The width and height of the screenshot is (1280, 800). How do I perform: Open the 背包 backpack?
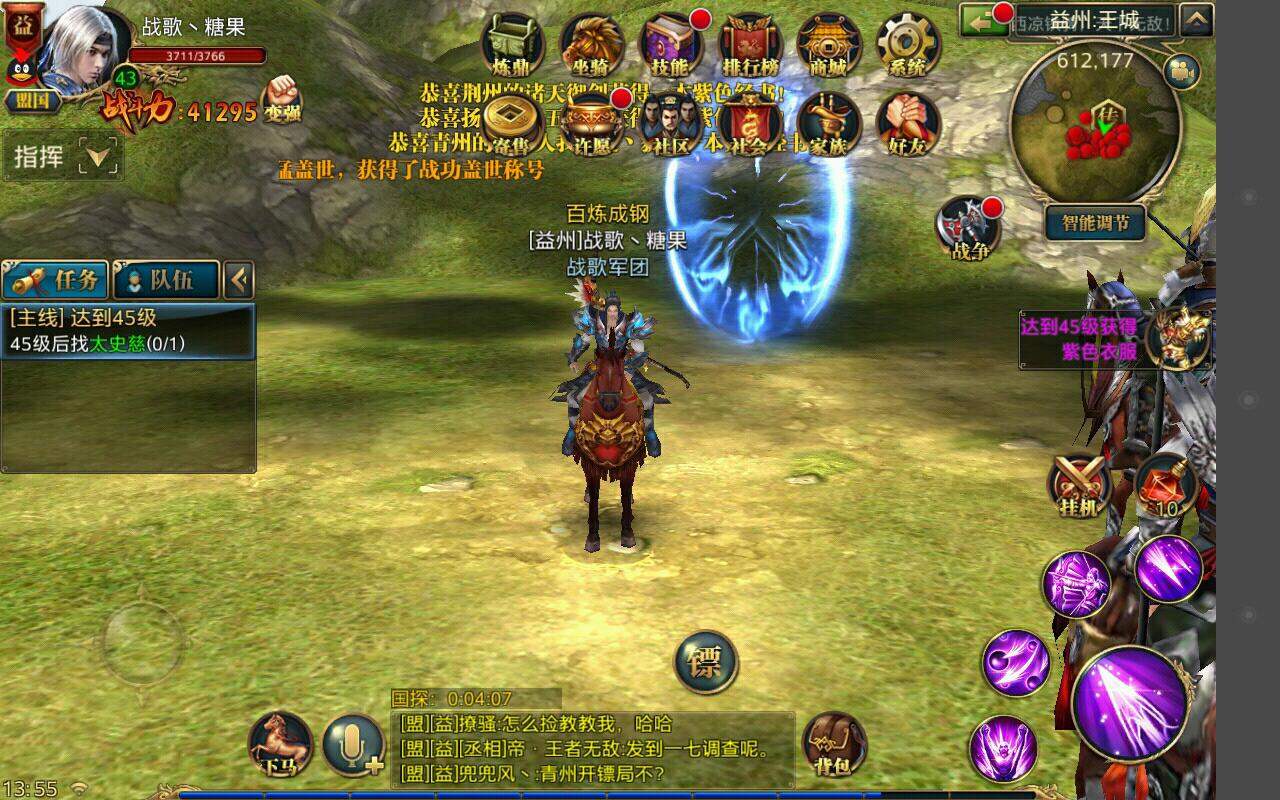834,745
